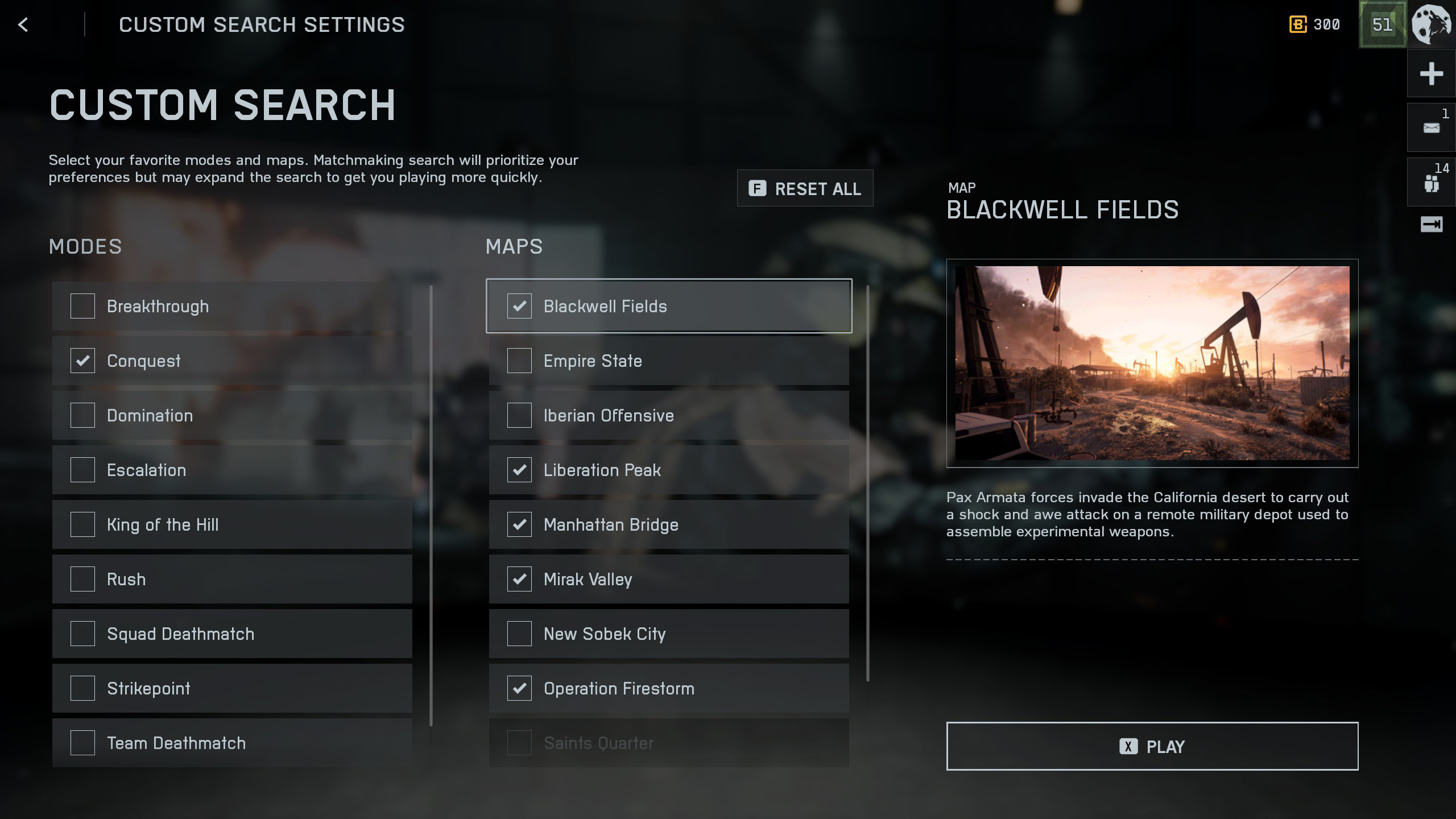Enable the Strikepoint mode
The width and height of the screenshot is (1456, 819).
click(x=82, y=688)
